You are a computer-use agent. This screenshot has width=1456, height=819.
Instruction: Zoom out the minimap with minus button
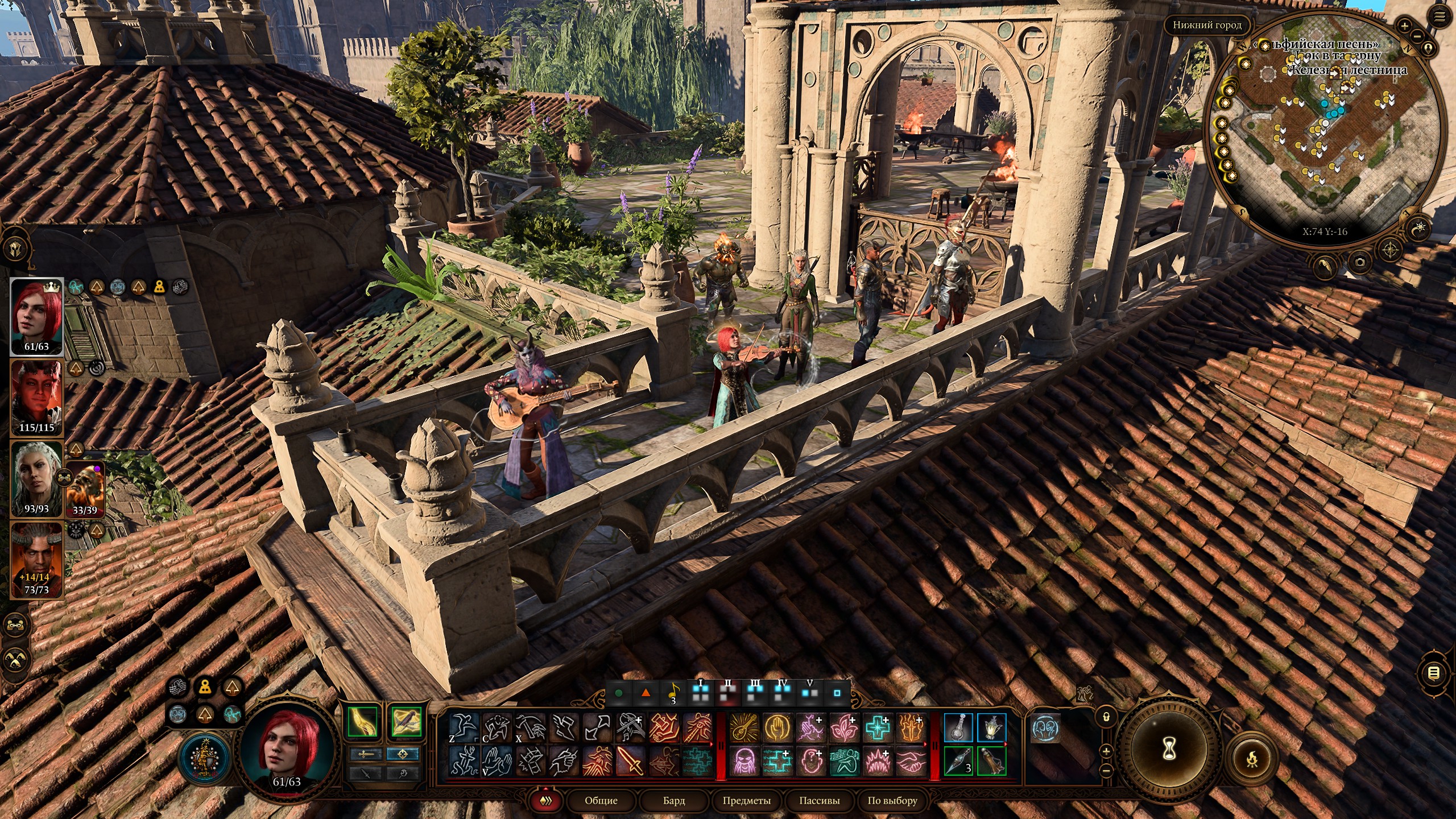[1417, 36]
